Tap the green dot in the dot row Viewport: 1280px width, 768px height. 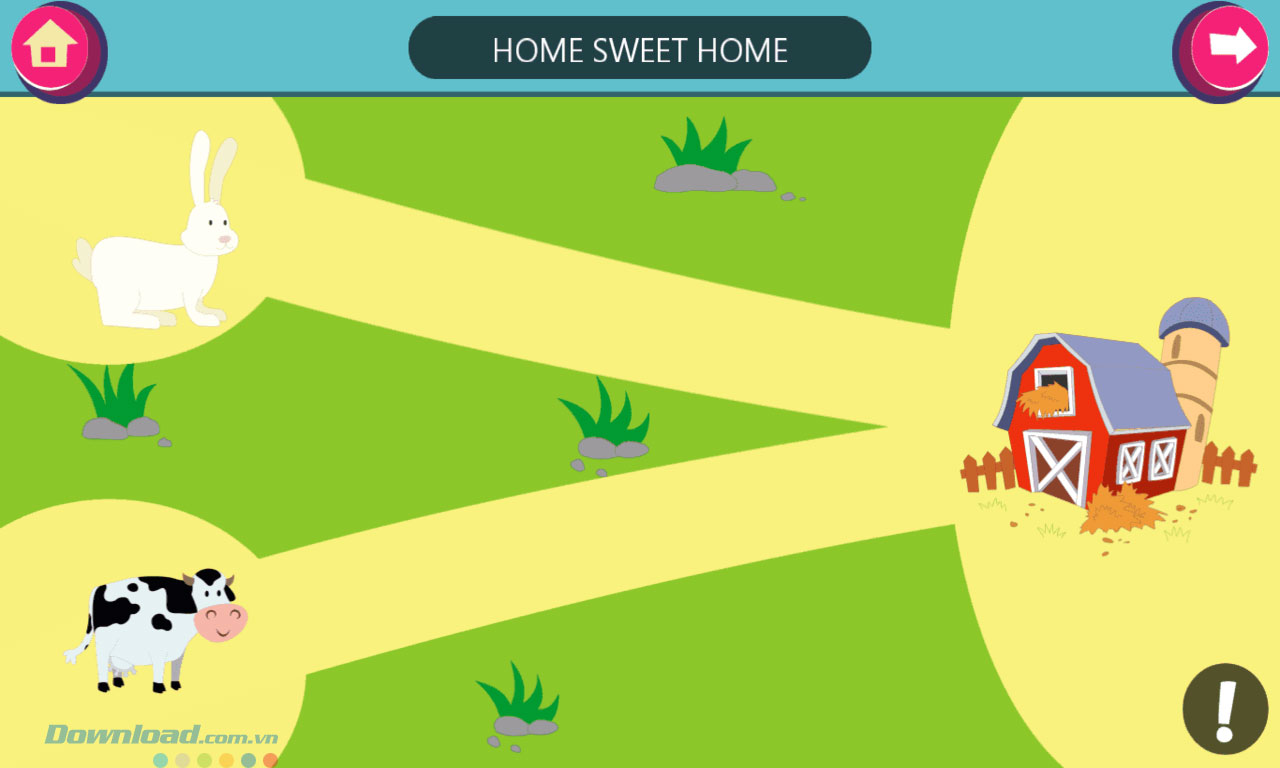click(x=202, y=758)
